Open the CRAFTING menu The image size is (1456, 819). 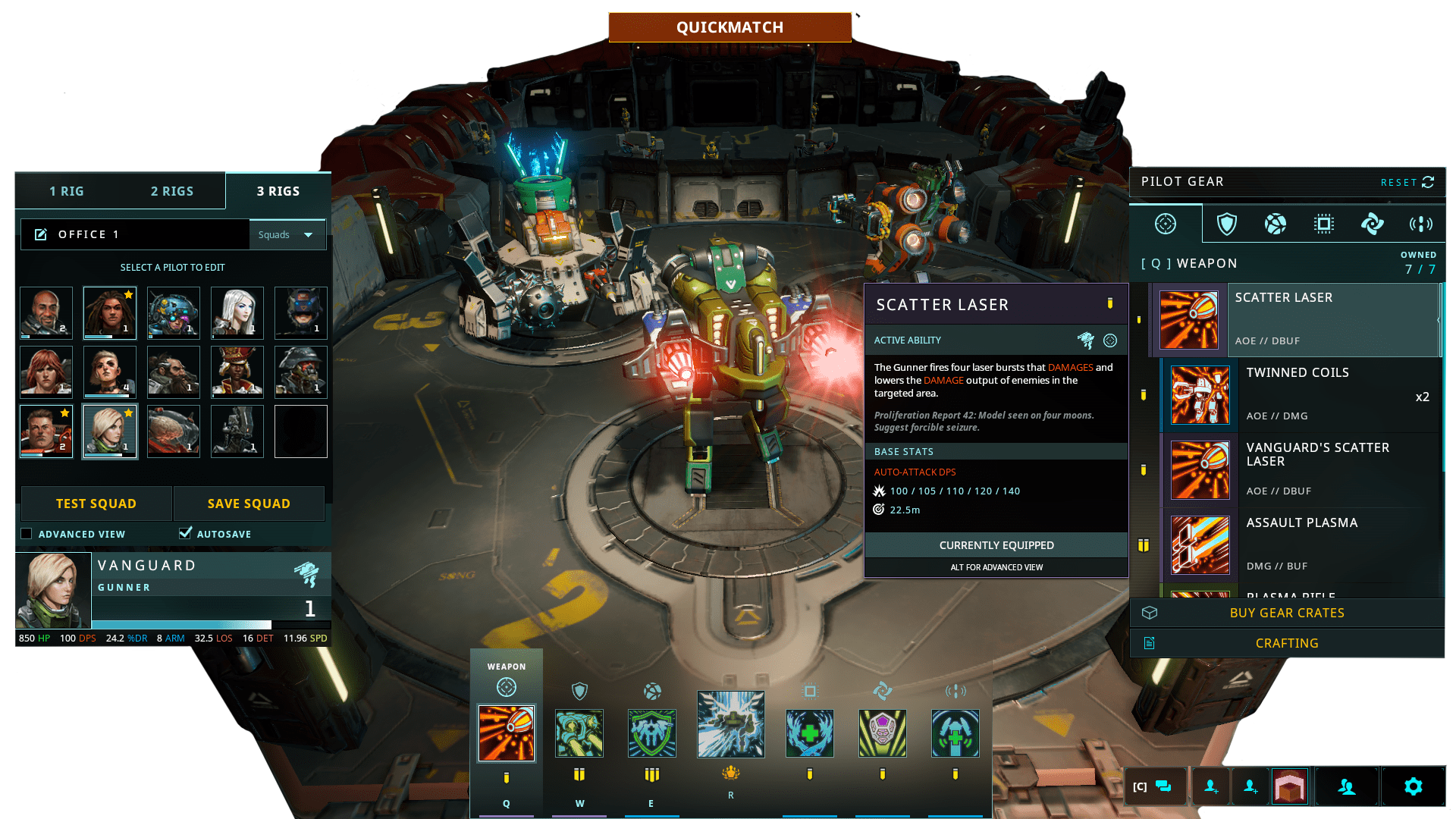[x=1287, y=643]
